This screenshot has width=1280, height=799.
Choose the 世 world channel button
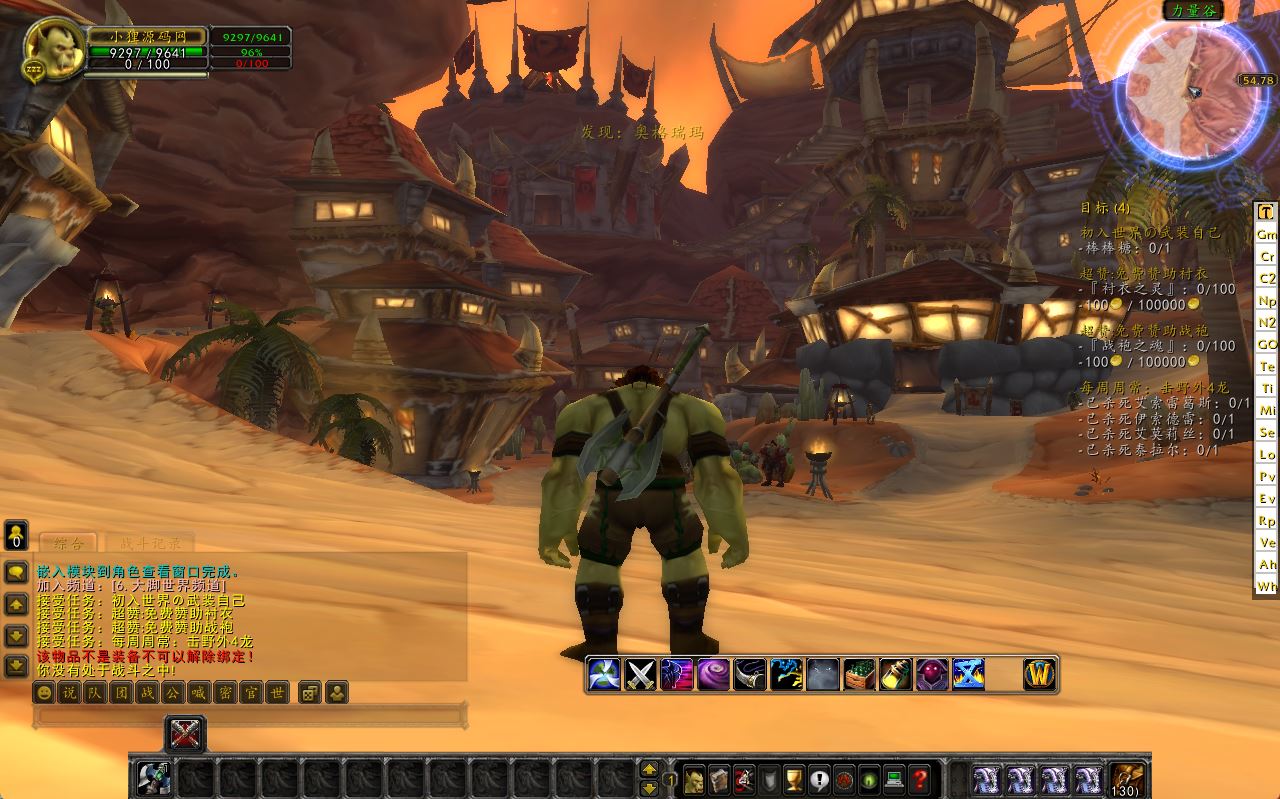(278, 693)
